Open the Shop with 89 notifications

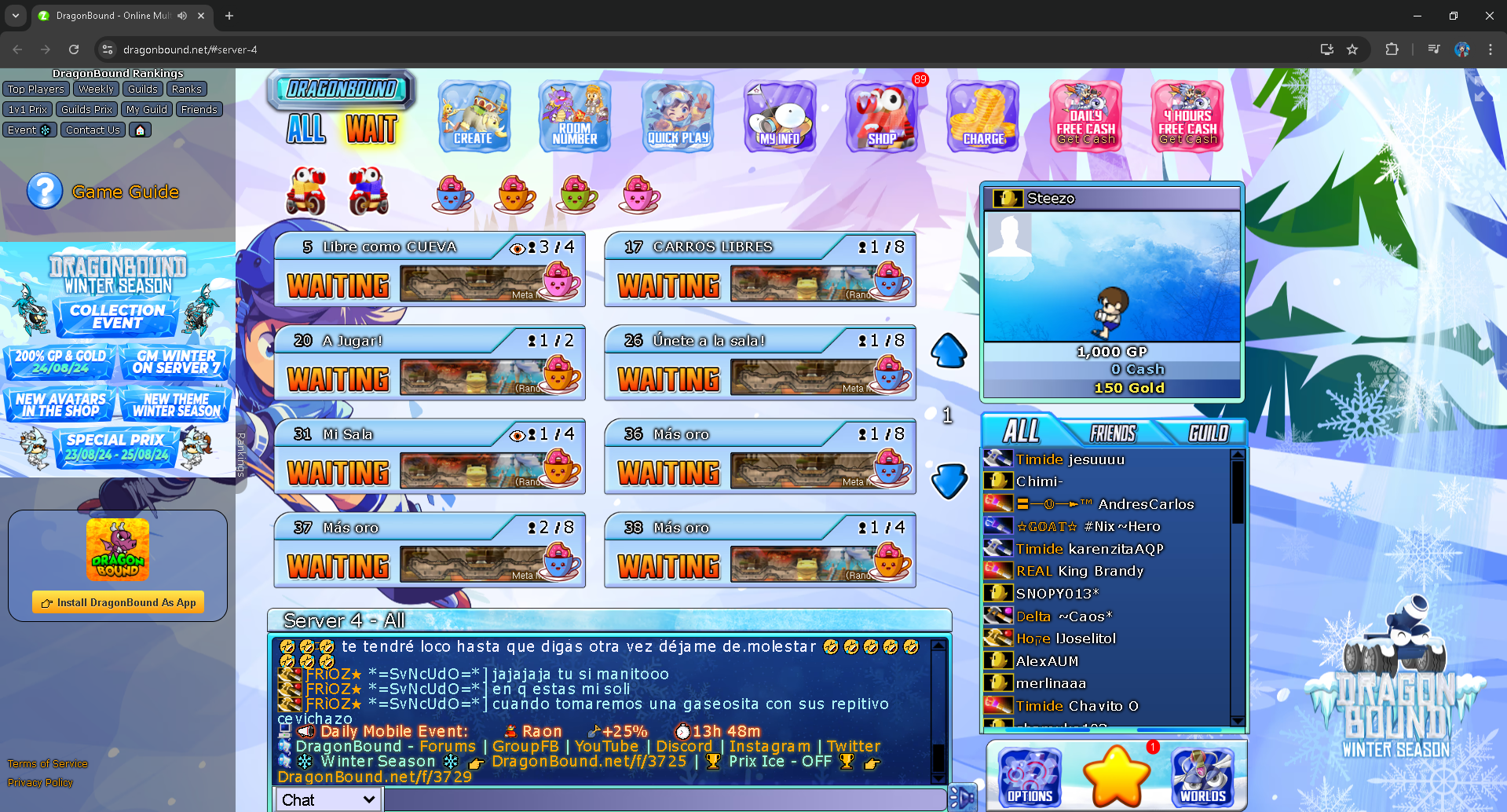tap(881, 116)
